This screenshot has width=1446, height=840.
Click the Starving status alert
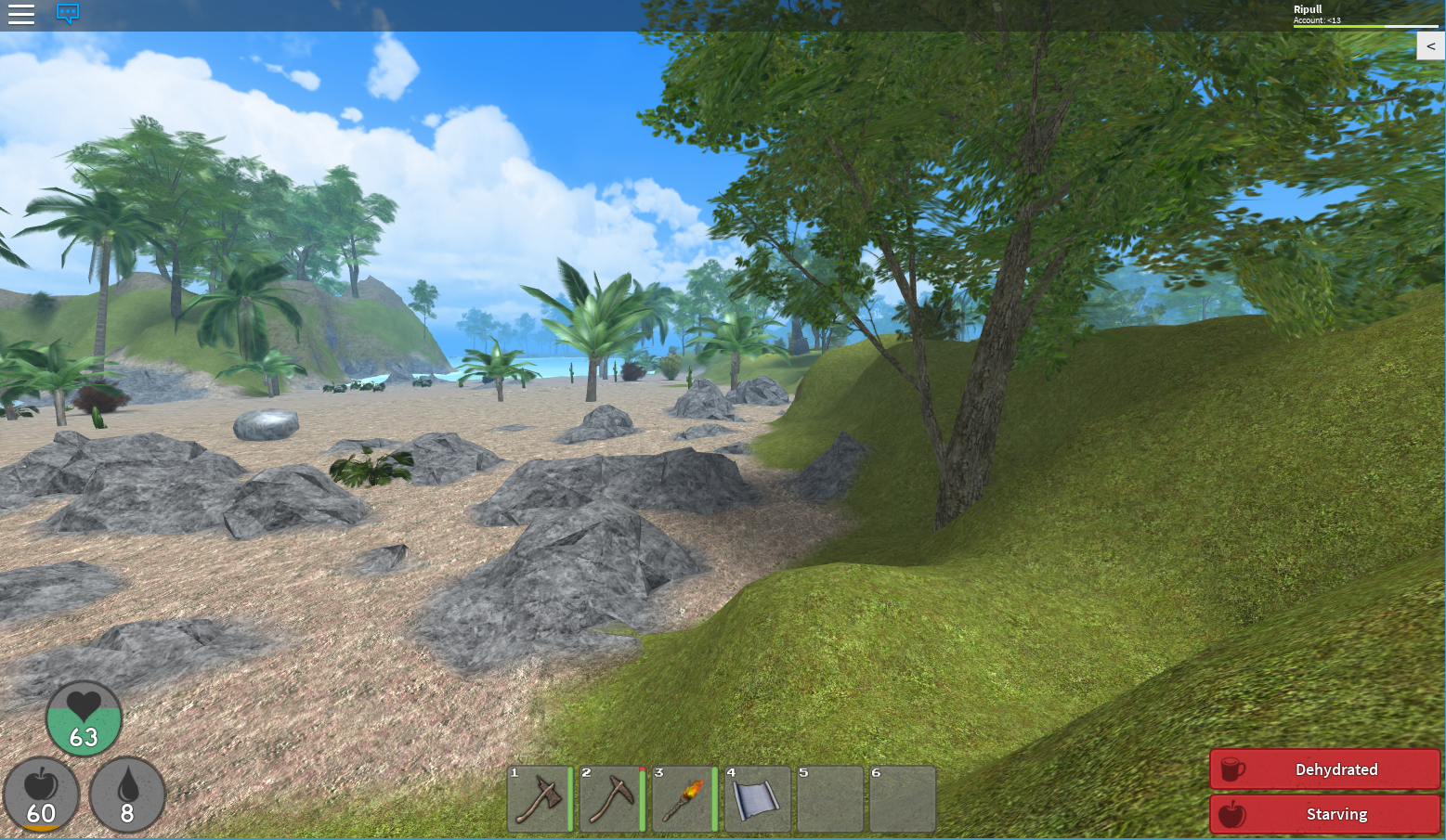click(1324, 814)
